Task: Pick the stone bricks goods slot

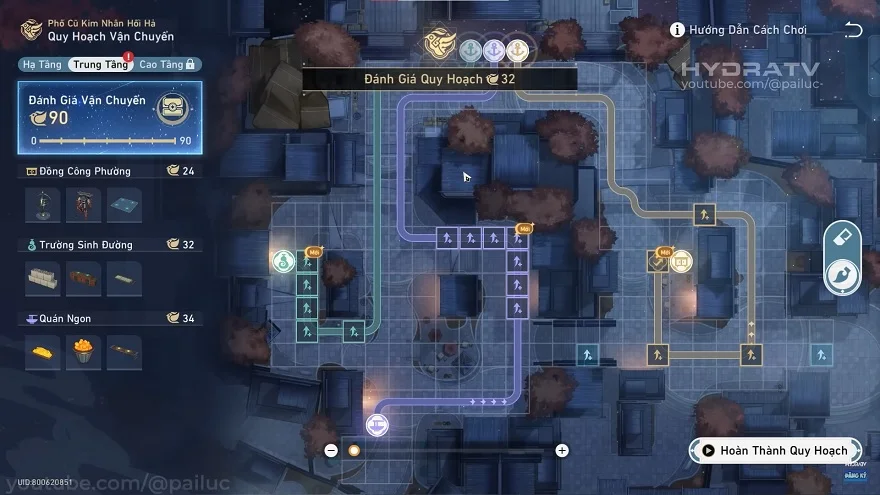Action: click(42, 277)
